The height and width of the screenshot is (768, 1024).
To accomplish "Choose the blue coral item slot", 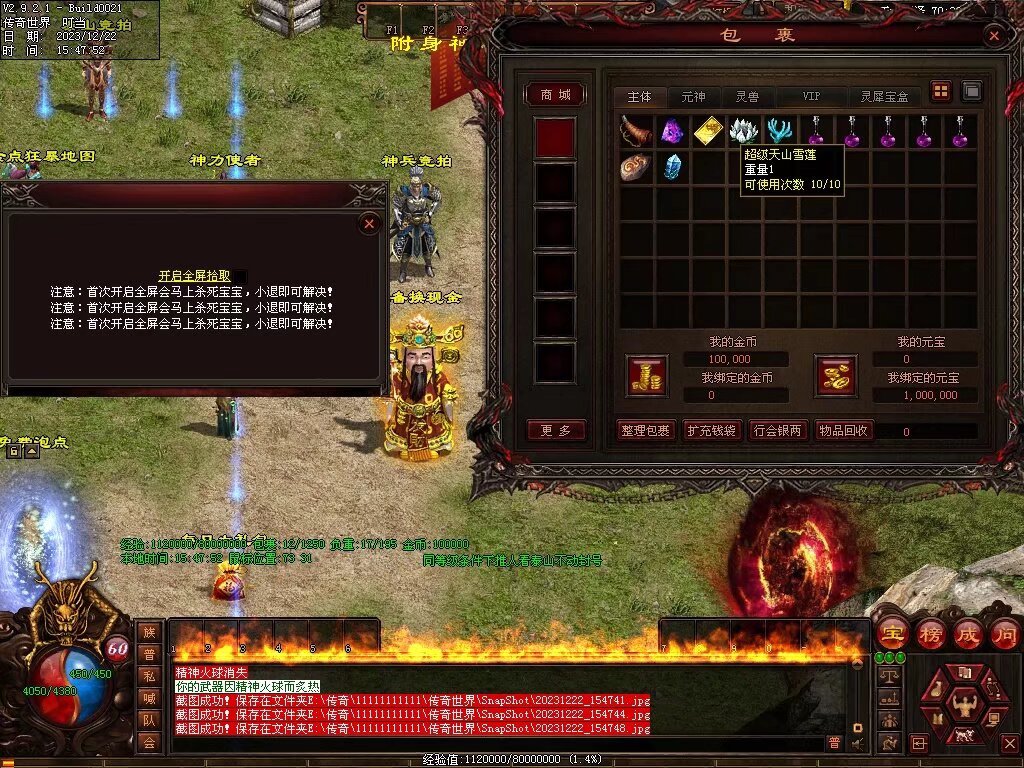I will point(780,130).
